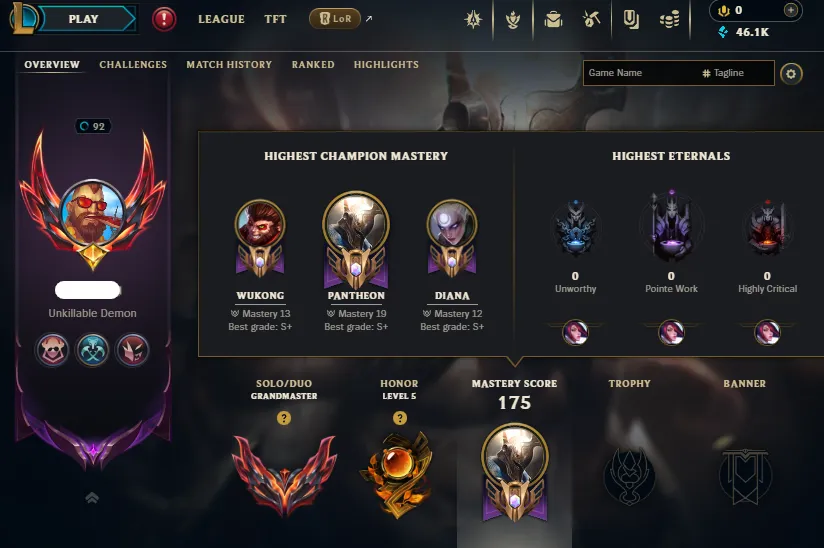The height and width of the screenshot is (548, 824).
Task: Show the Highlights tab
Action: pyautogui.click(x=386, y=65)
